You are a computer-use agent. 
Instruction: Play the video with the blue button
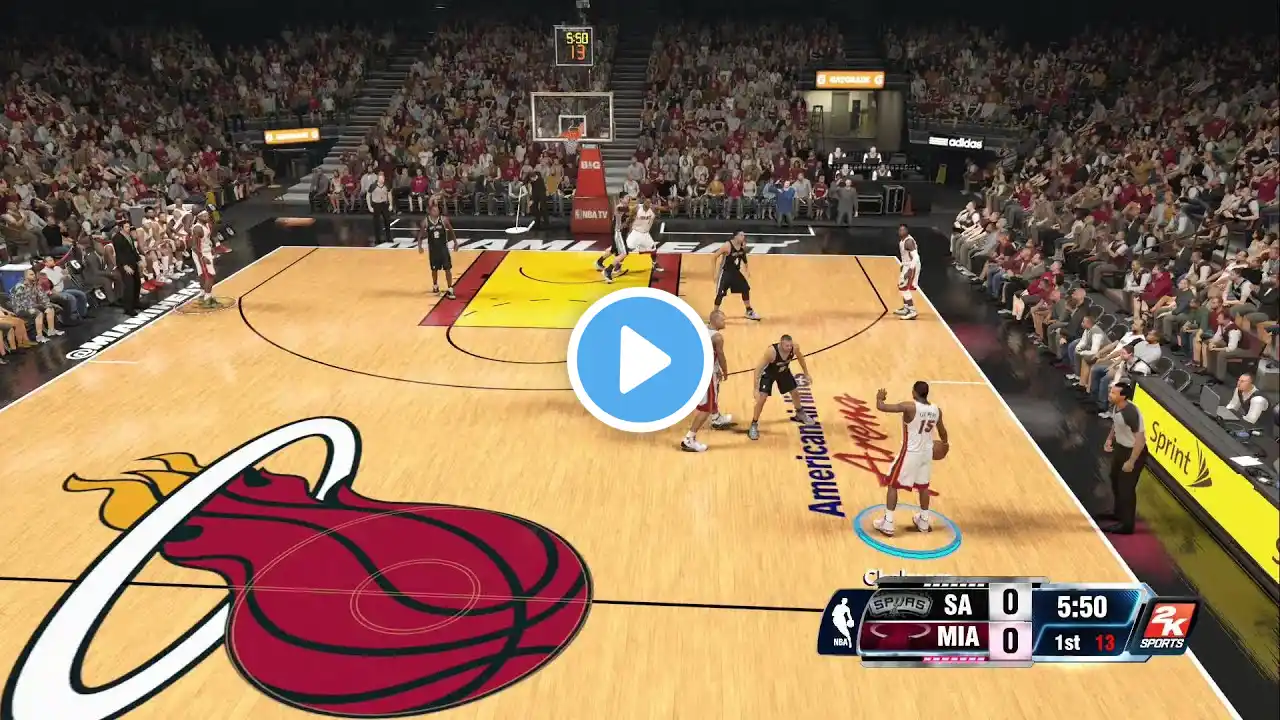pyautogui.click(x=640, y=360)
